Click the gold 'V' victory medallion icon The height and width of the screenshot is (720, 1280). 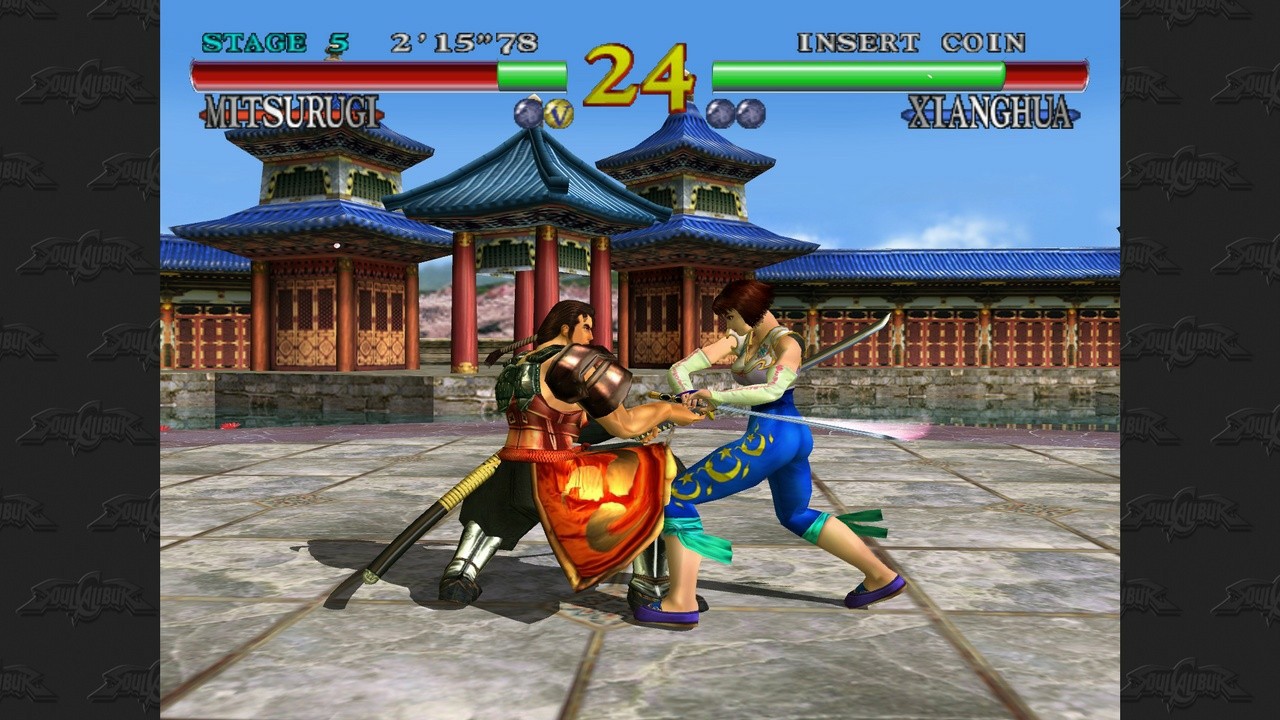[x=560, y=115]
